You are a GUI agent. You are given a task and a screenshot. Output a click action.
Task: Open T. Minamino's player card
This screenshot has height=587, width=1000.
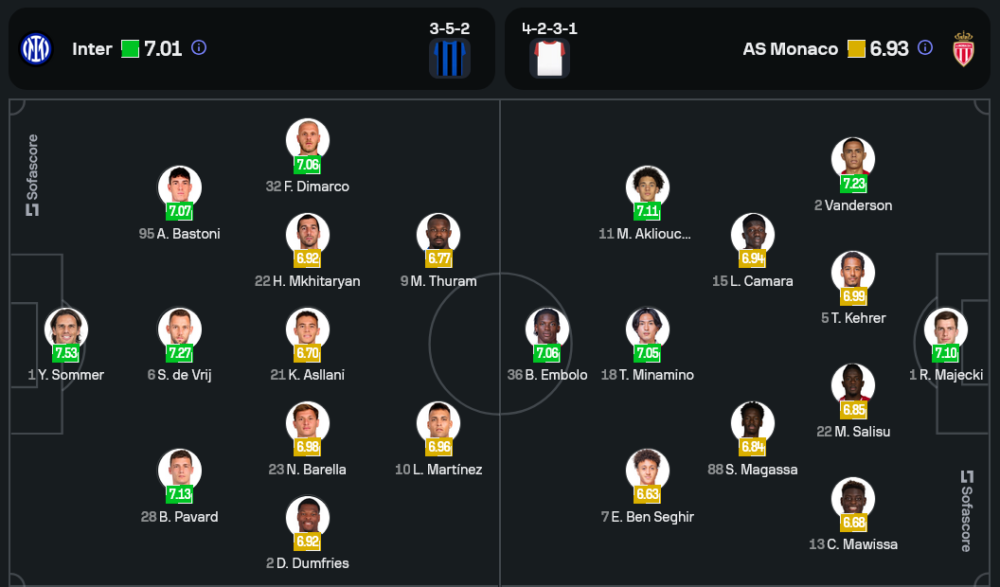[647, 330]
